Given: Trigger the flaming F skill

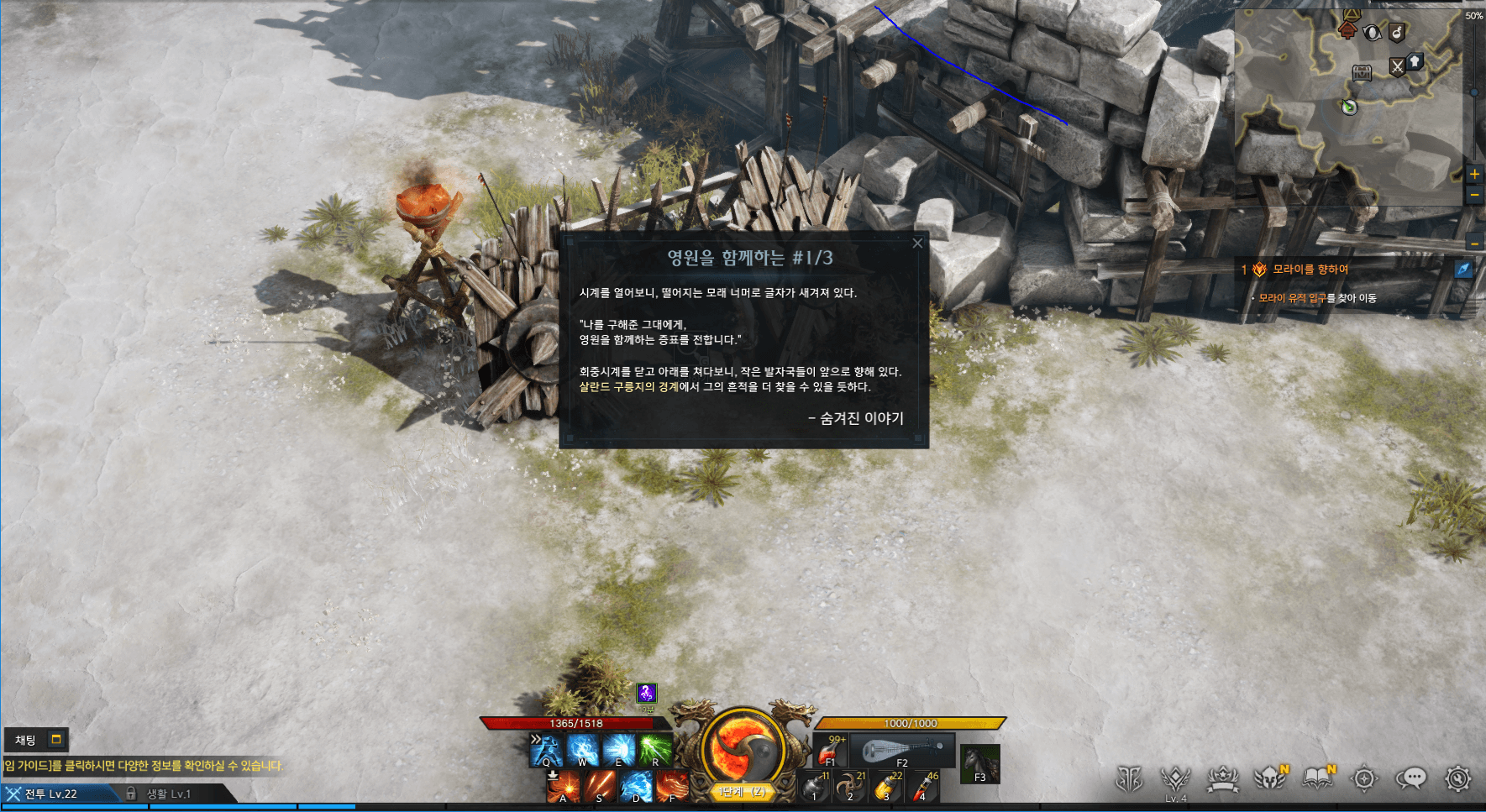Looking at the screenshot, I should tap(672, 787).
